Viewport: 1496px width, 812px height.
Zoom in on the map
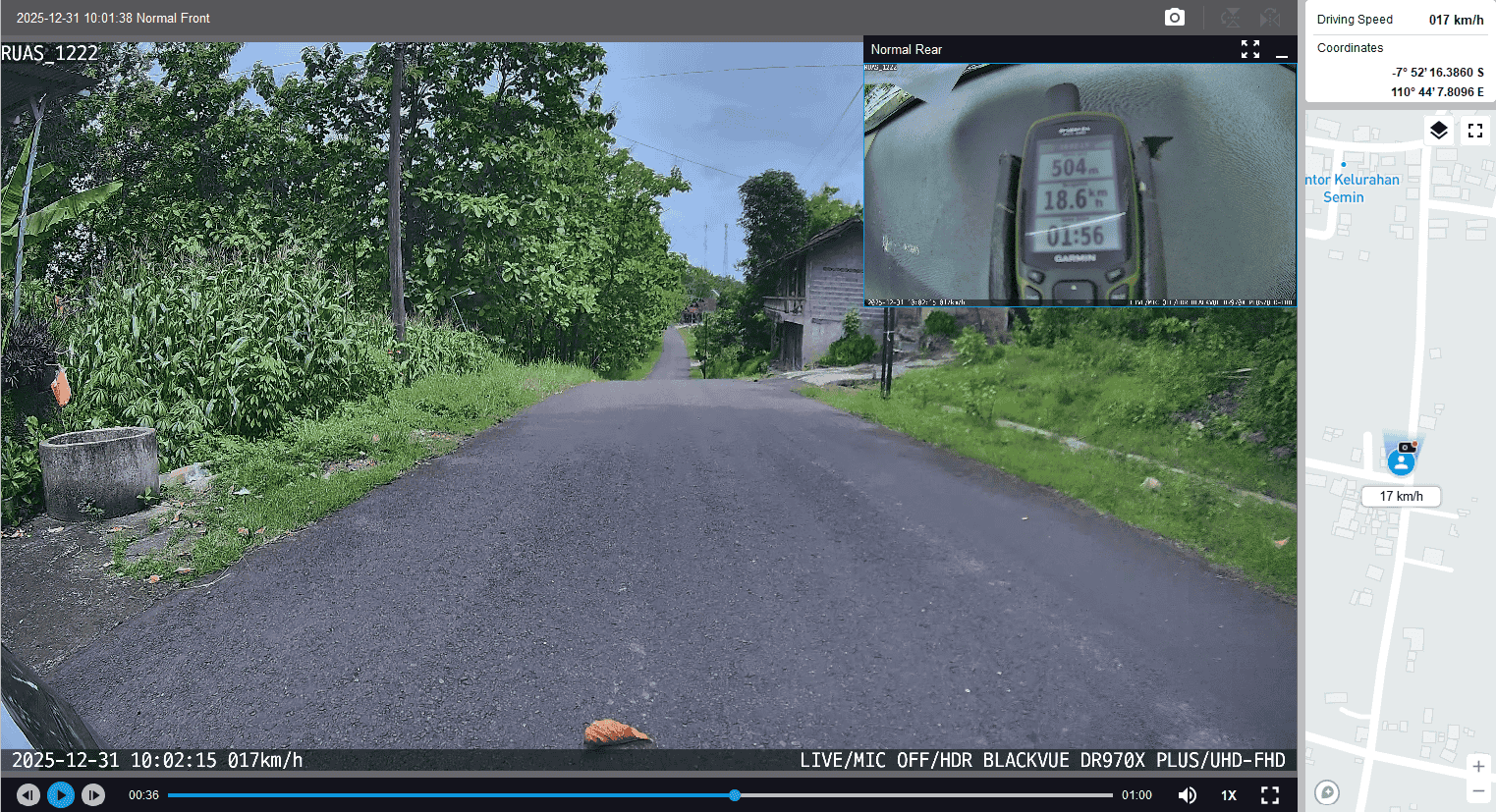pos(1478,766)
